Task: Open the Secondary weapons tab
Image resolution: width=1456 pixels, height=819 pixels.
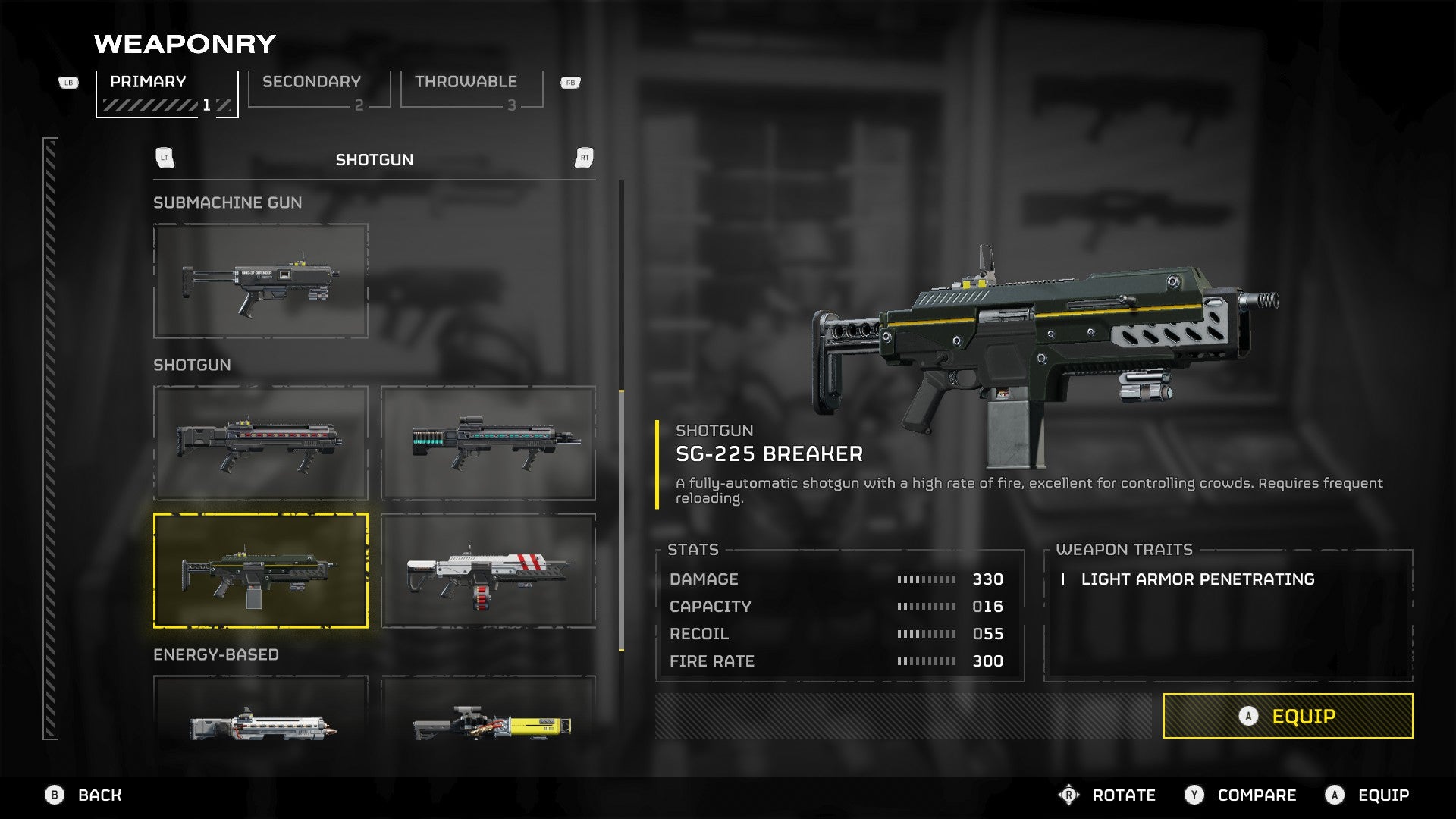Action: coord(318,91)
